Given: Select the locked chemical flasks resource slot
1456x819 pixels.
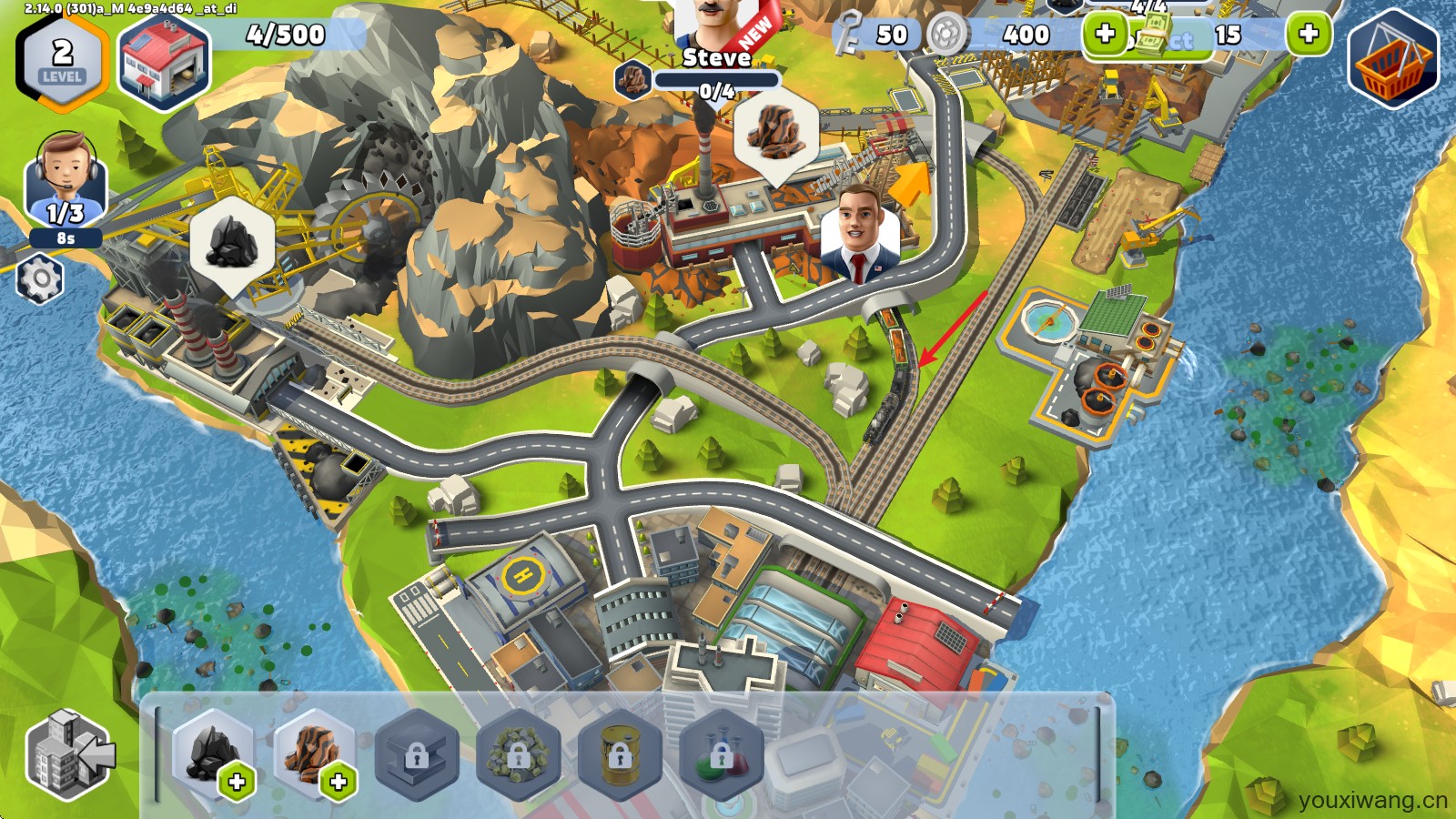Looking at the screenshot, I should click(x=720, y=755).
